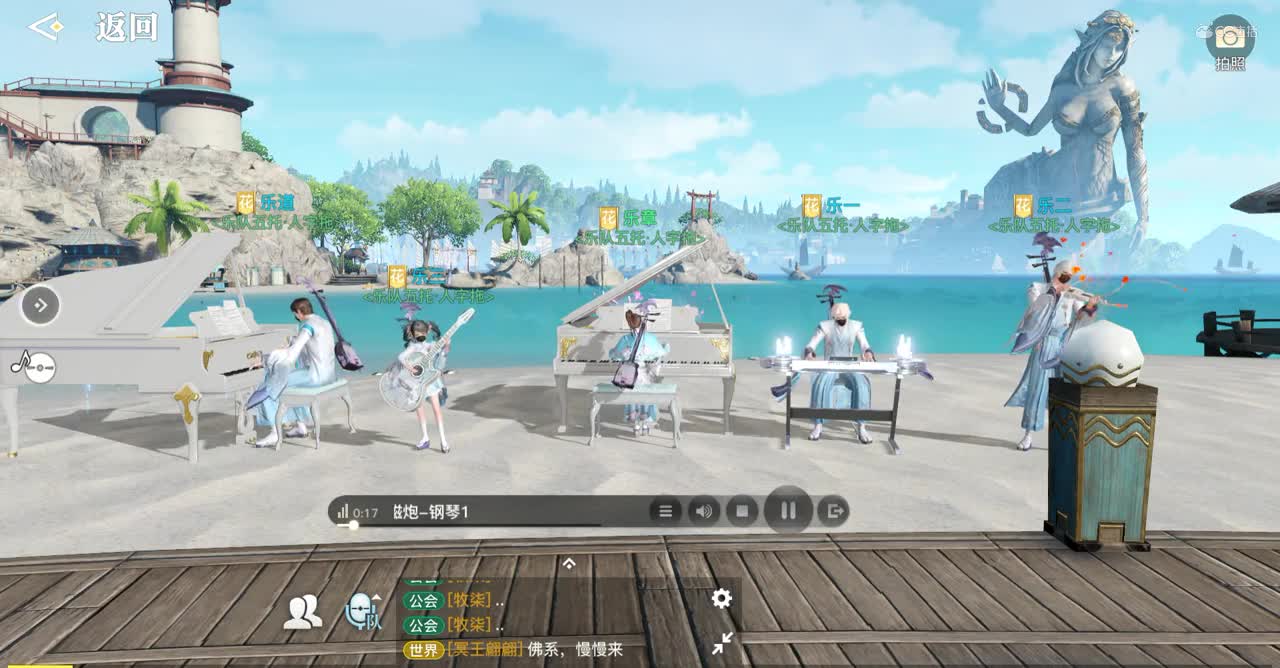The width and height of the screenshot is (1280, 668).
Task: Shrink the chat window with the arrows icon
Action: point(721,644)
